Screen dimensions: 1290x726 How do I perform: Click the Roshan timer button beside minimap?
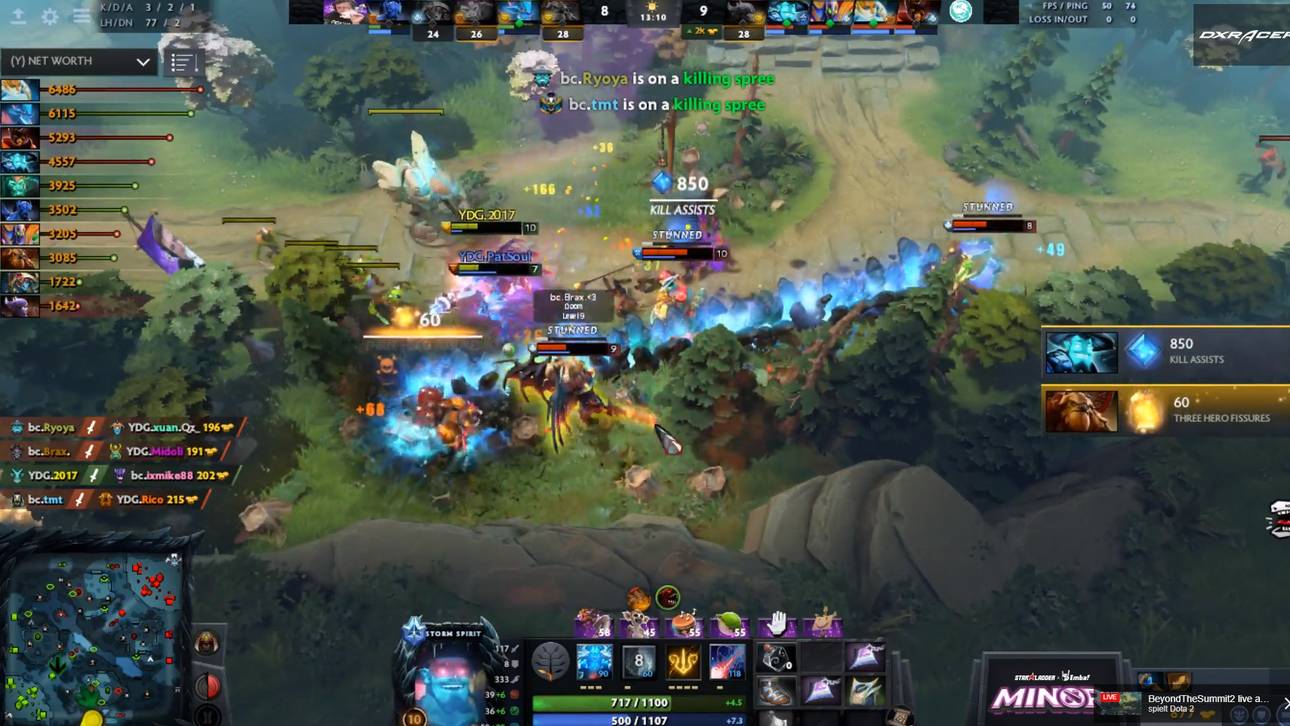tap(206, 641)
